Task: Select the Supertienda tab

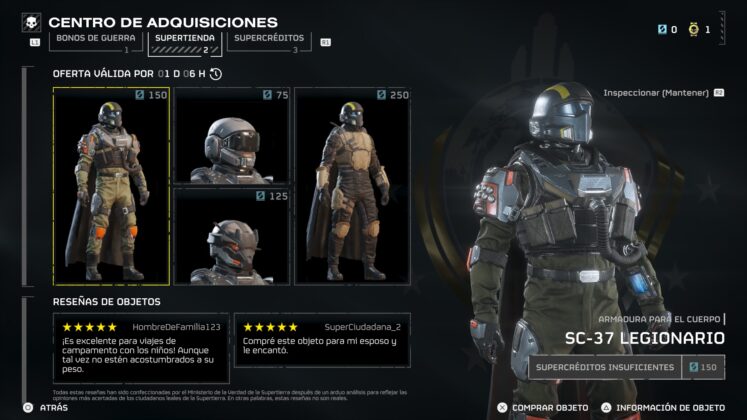Action: point(183,39)
